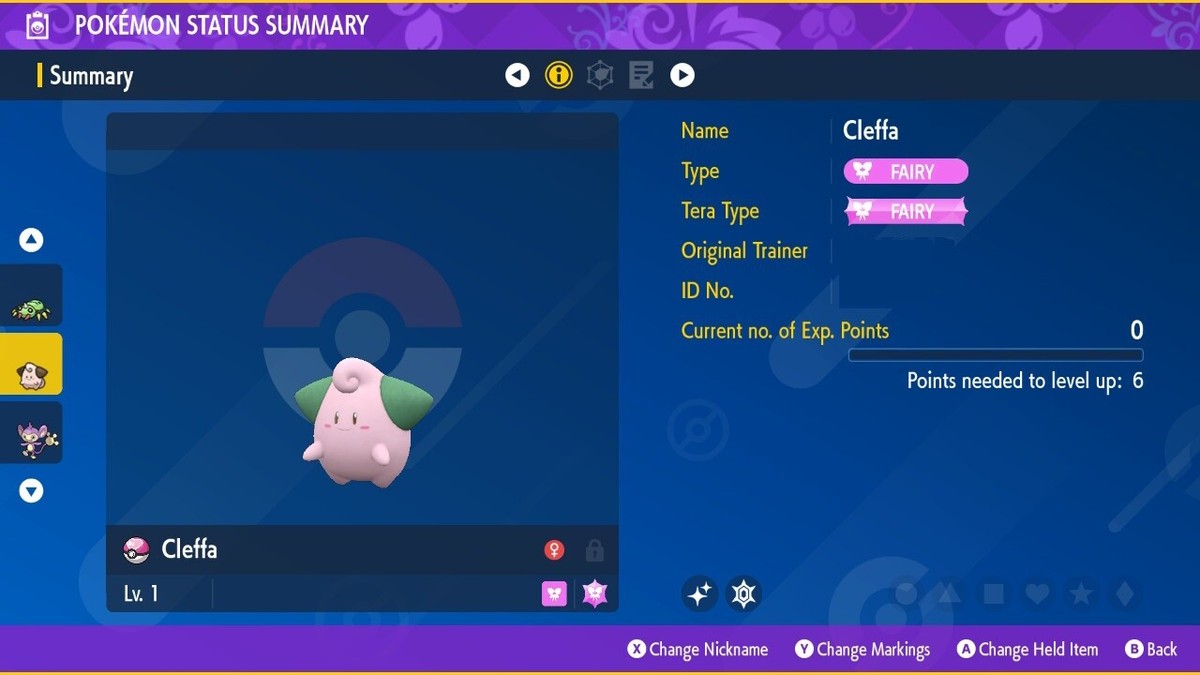Click the Fairy Tera Type badge
The height and width of the screenshot is (675, 1200).
(906, 211)
